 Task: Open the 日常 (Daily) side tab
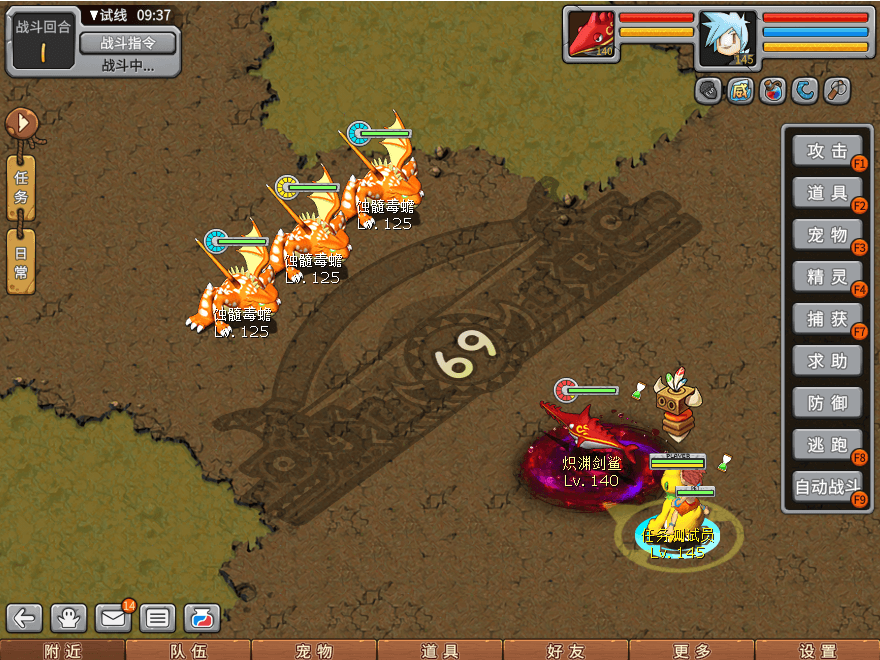point(21,260)
